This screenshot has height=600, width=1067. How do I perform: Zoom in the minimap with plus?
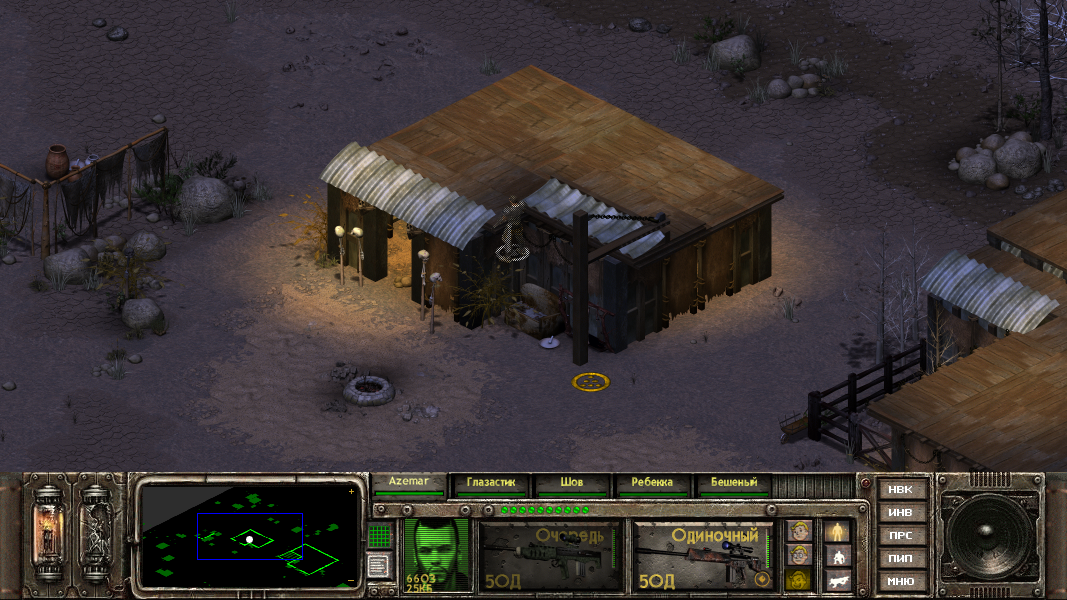pyautogui.click(x=351, y=493)
